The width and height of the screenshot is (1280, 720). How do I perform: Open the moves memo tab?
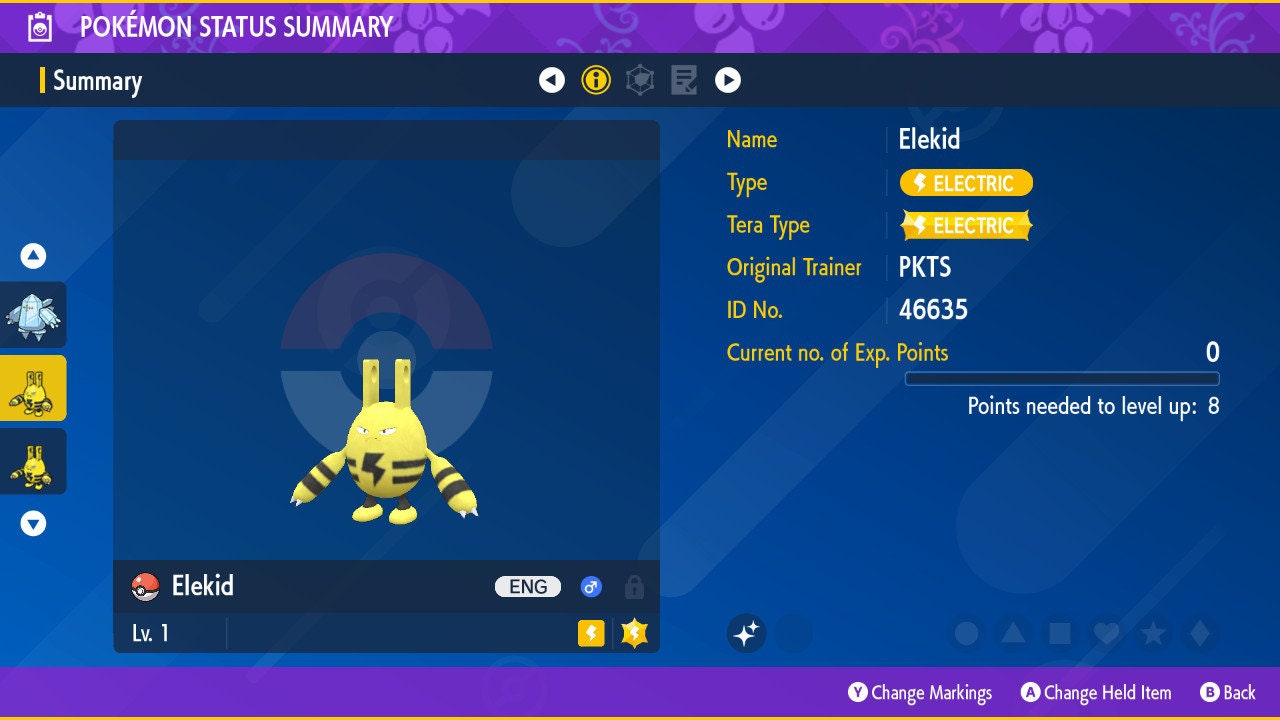click(684, 80)
